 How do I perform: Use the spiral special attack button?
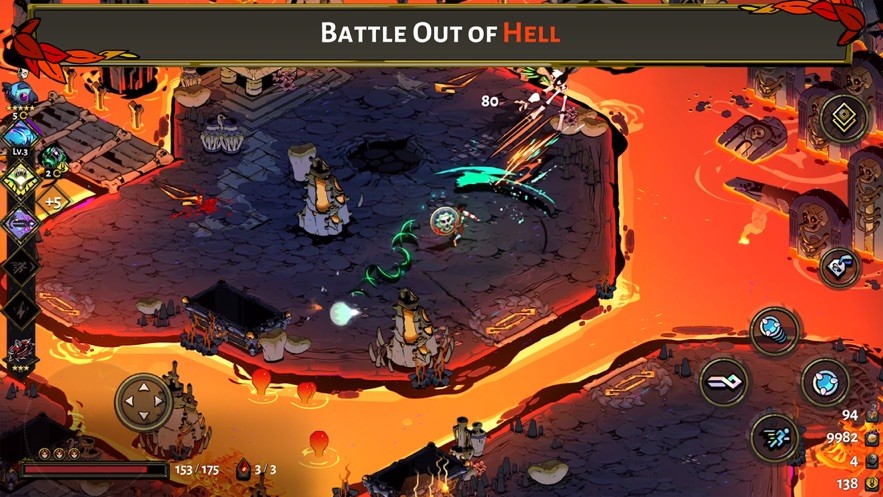coord(775,330)
